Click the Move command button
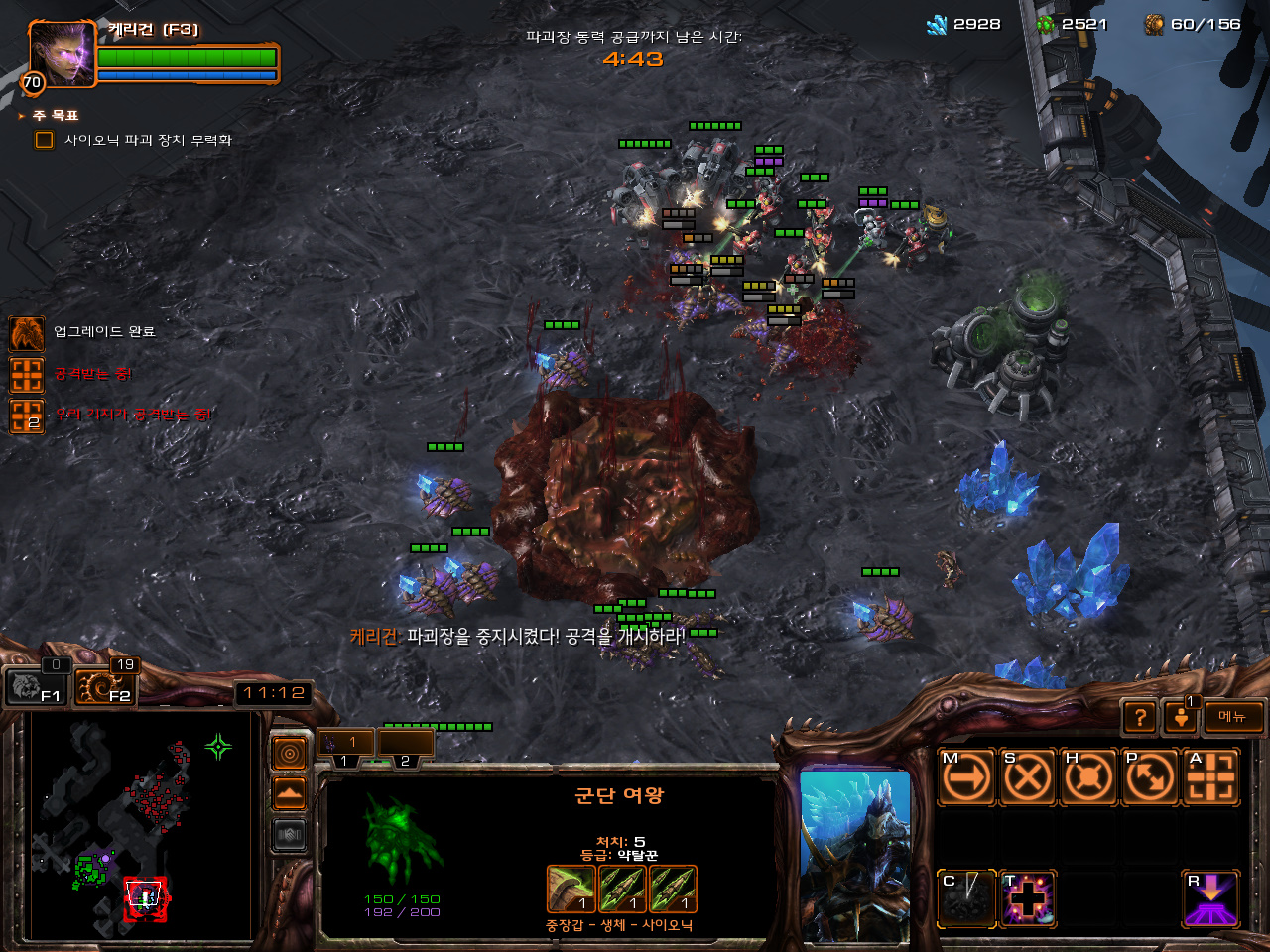 [x=966, y=776]
